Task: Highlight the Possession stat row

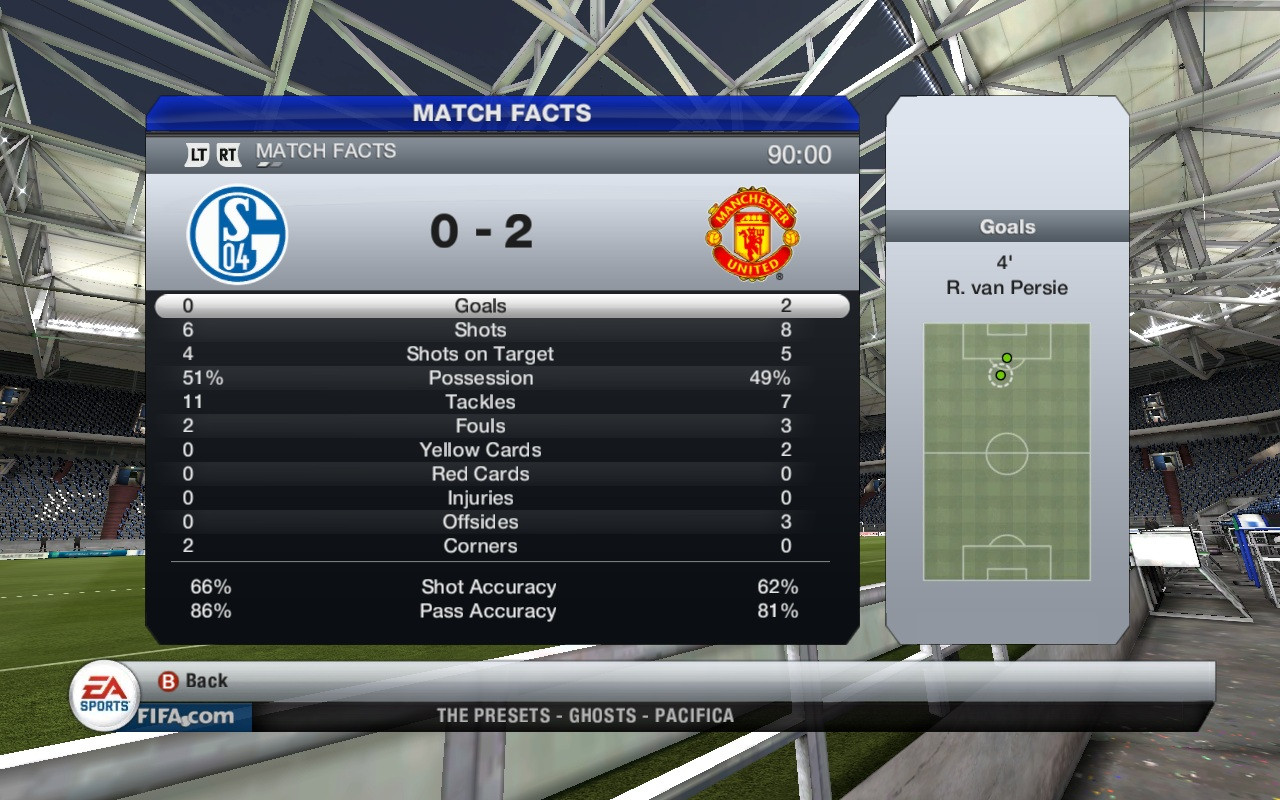Action: 481,378
